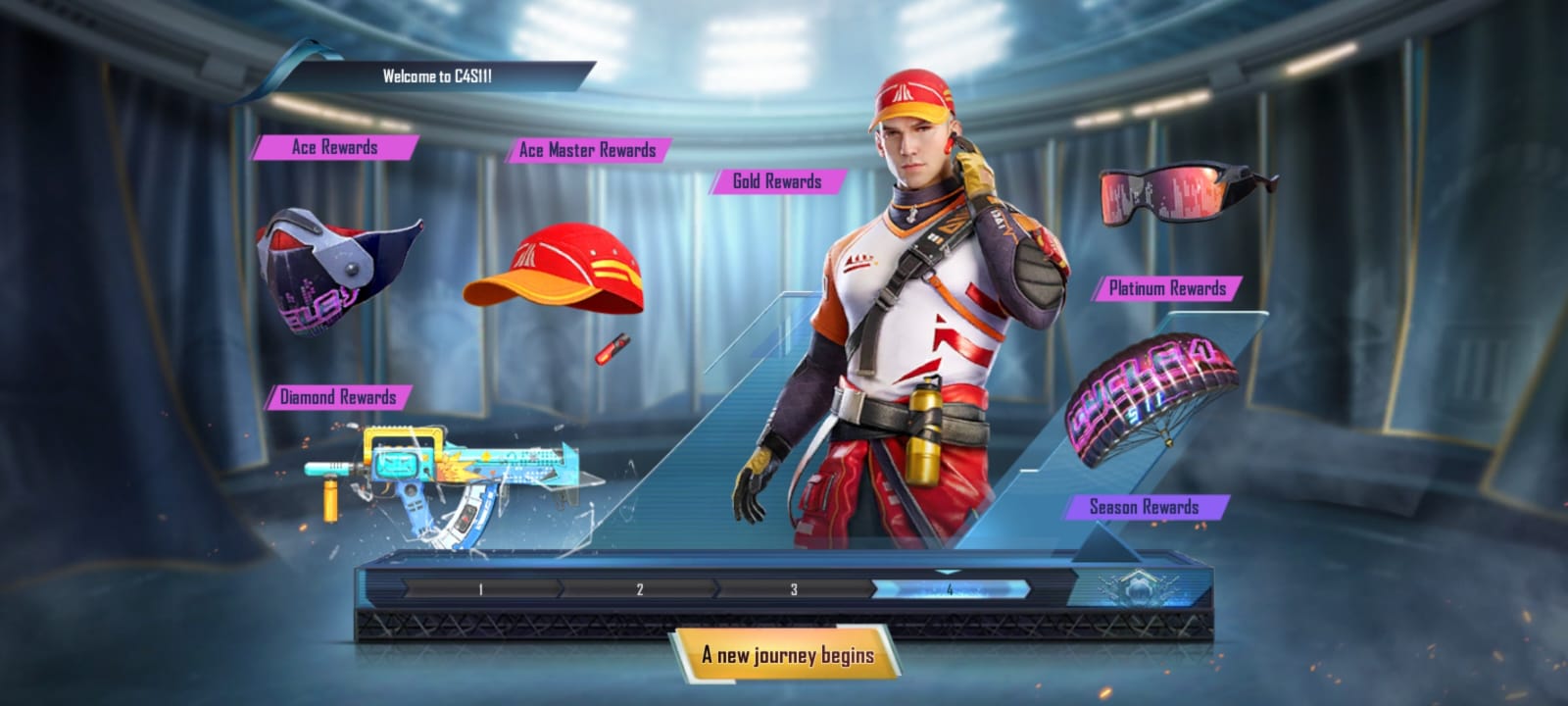Image resolution: width=1568 pixels, height=706 pixels.
Task: Jump to progress step 2
Action: pyautogui.click(x=639, y=589)
